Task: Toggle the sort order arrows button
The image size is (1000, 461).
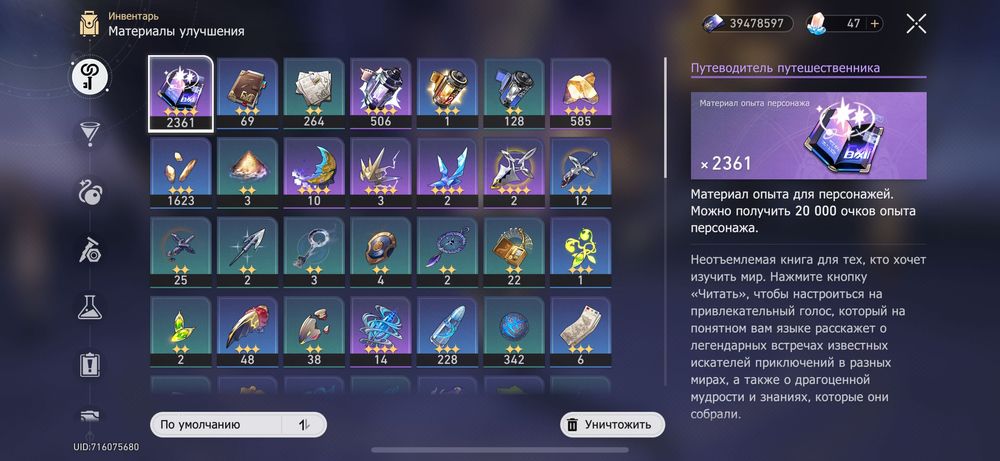Action: pos(304,425)
